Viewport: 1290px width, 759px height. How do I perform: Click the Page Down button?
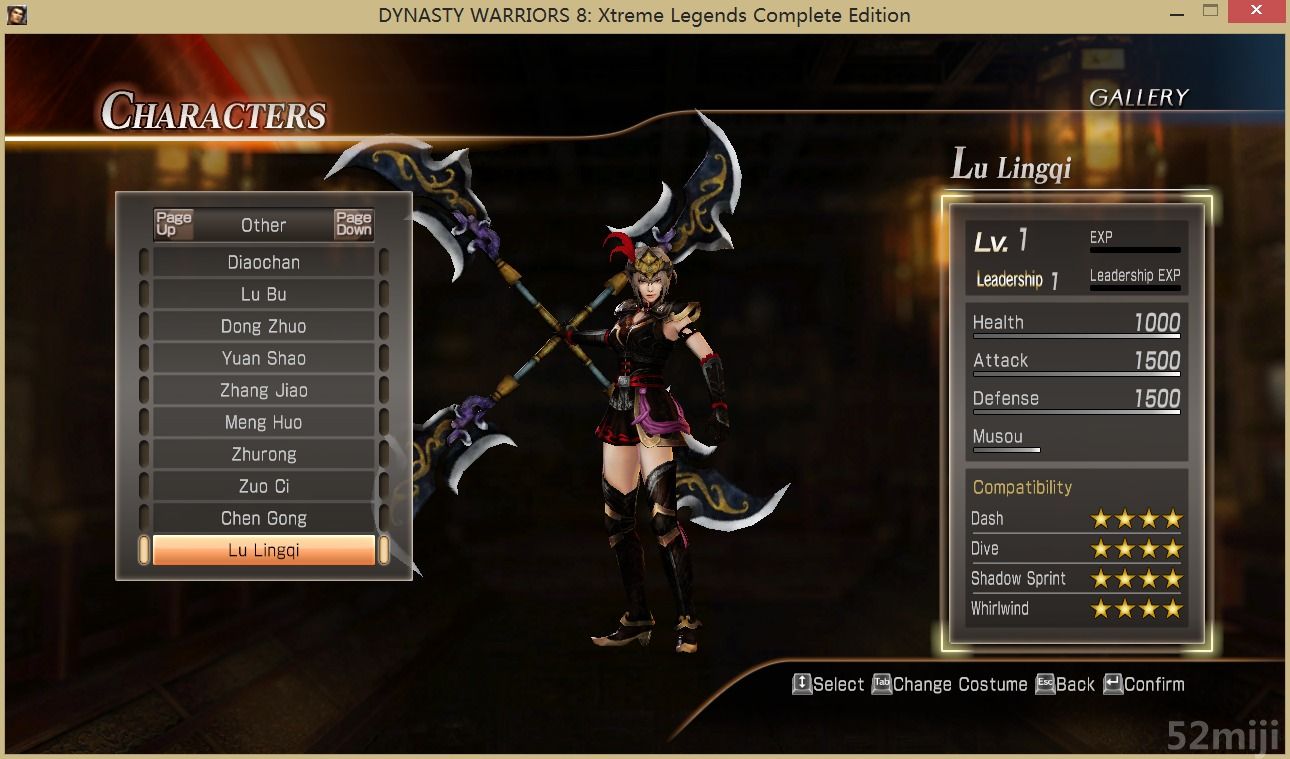tap(353, 224)
